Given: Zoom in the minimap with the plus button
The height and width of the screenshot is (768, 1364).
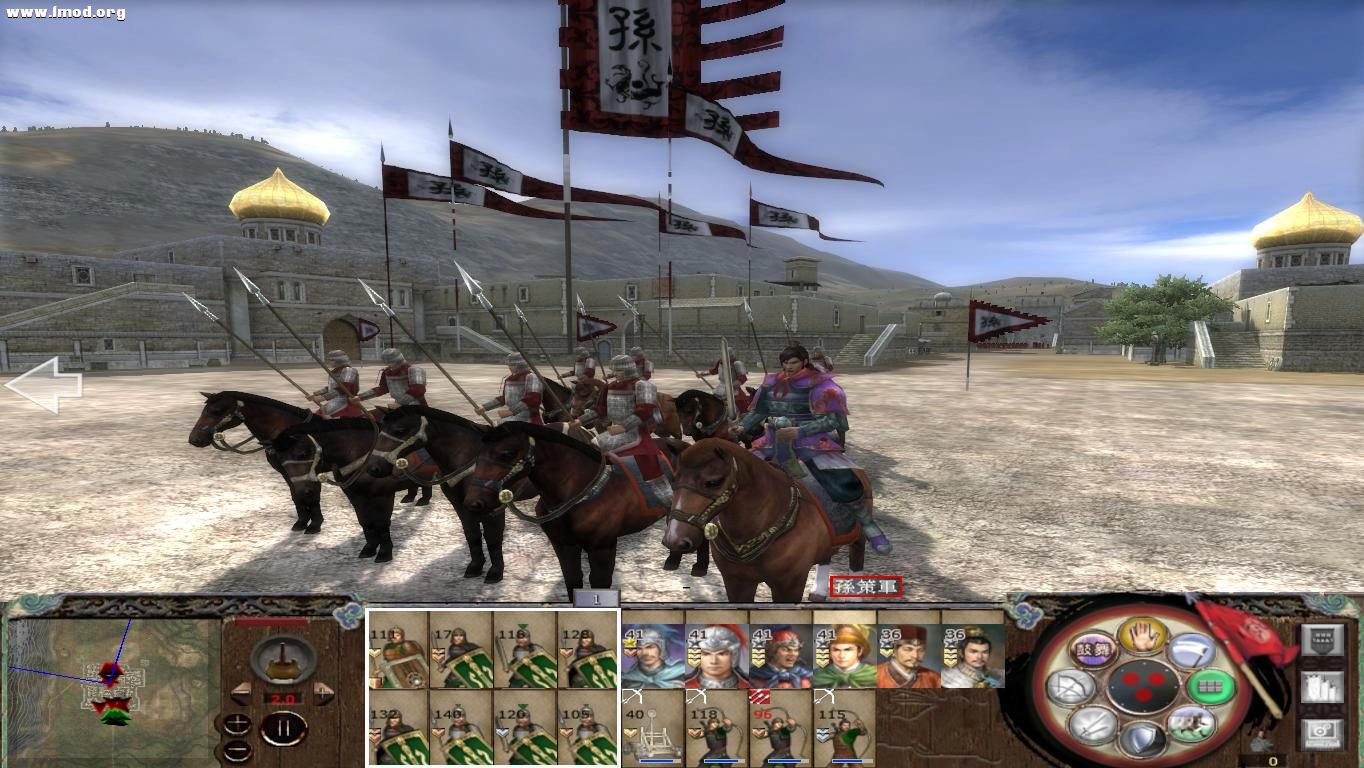Looking at the screenshot, I should click(x=238, y=724).
